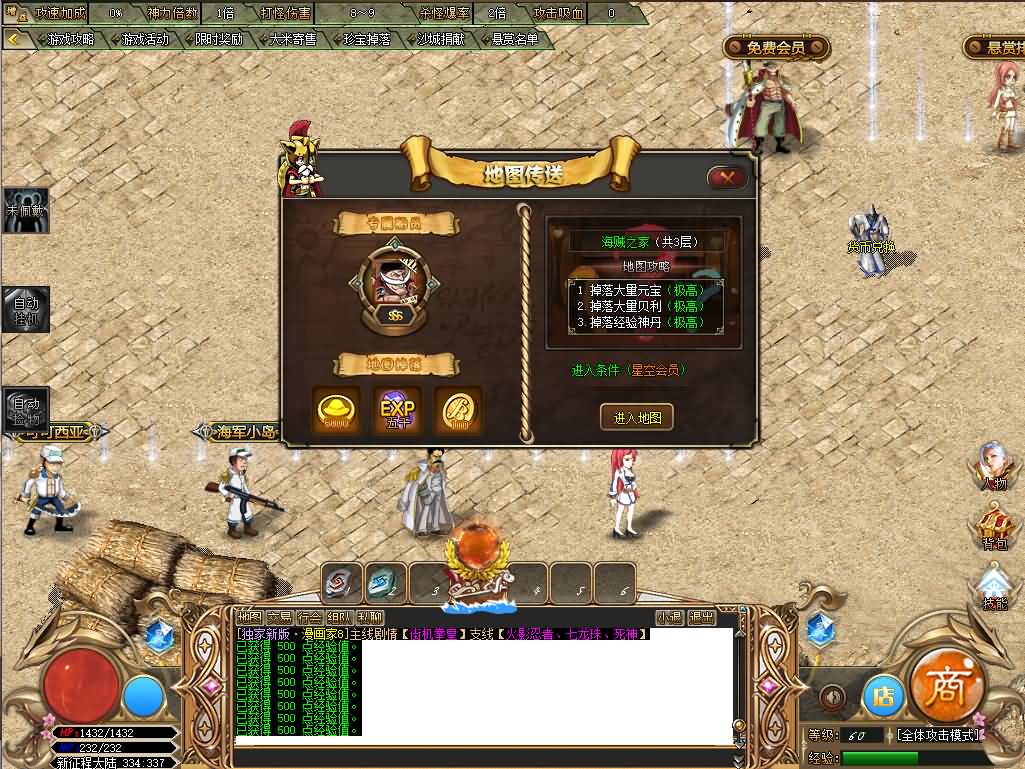
Task: Open the 大米寄售 consignment menu
Action: click(292, 40)
